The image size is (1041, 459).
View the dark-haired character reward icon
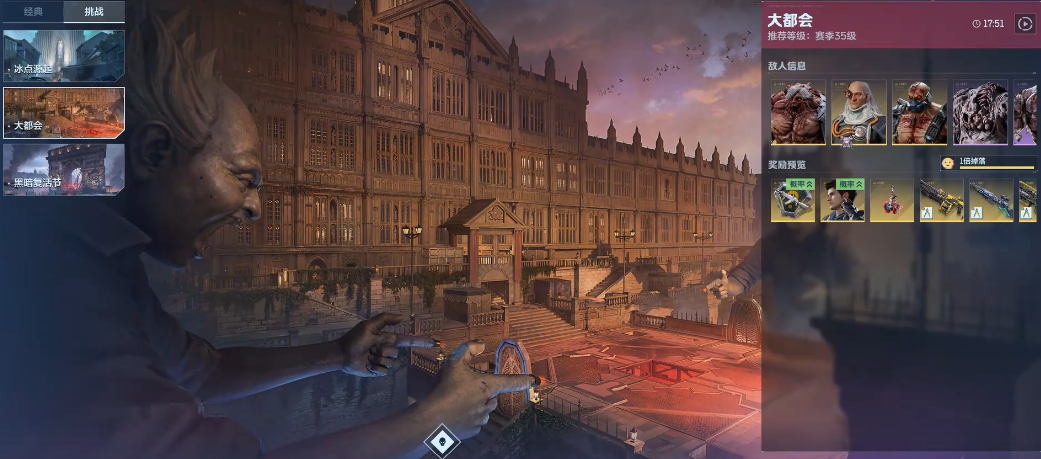click(x=842, y=200)
